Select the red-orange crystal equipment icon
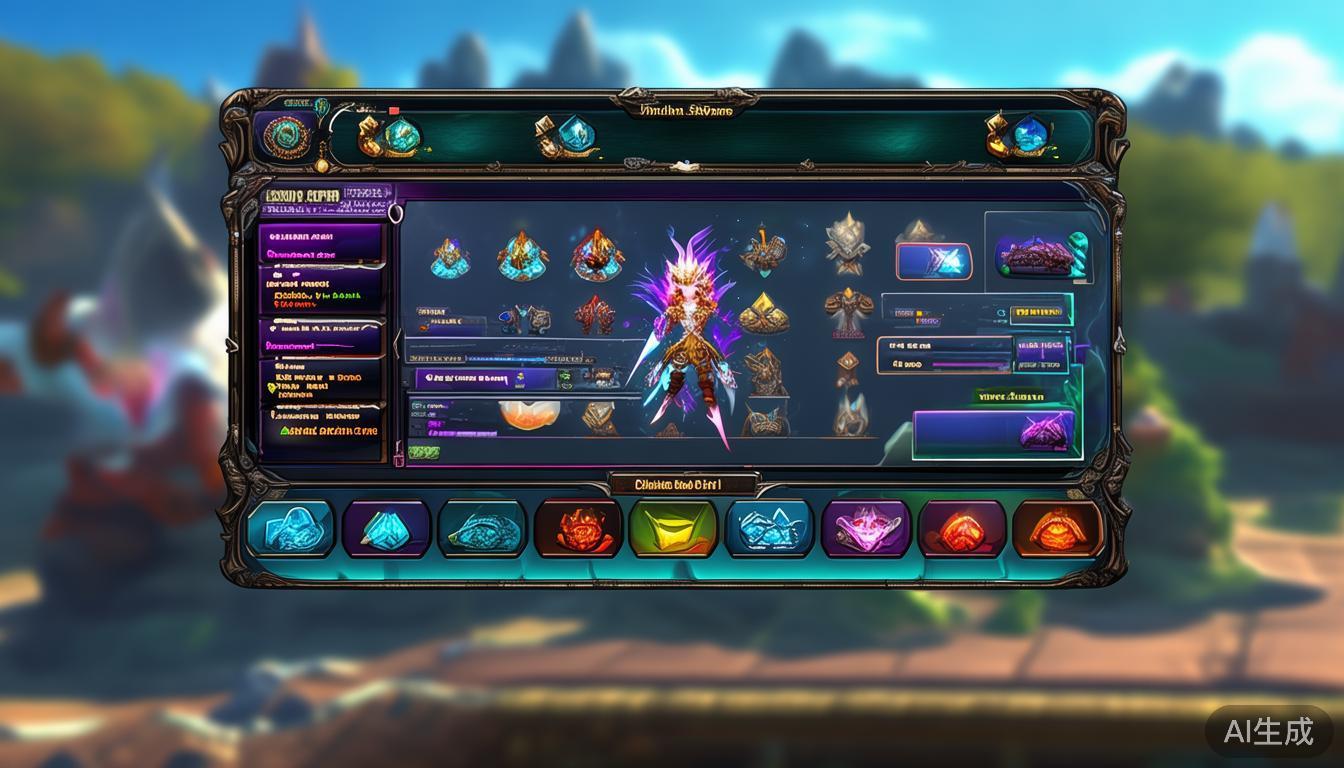The height and width of the screenshot is (768, 1344). click(597, 255)
